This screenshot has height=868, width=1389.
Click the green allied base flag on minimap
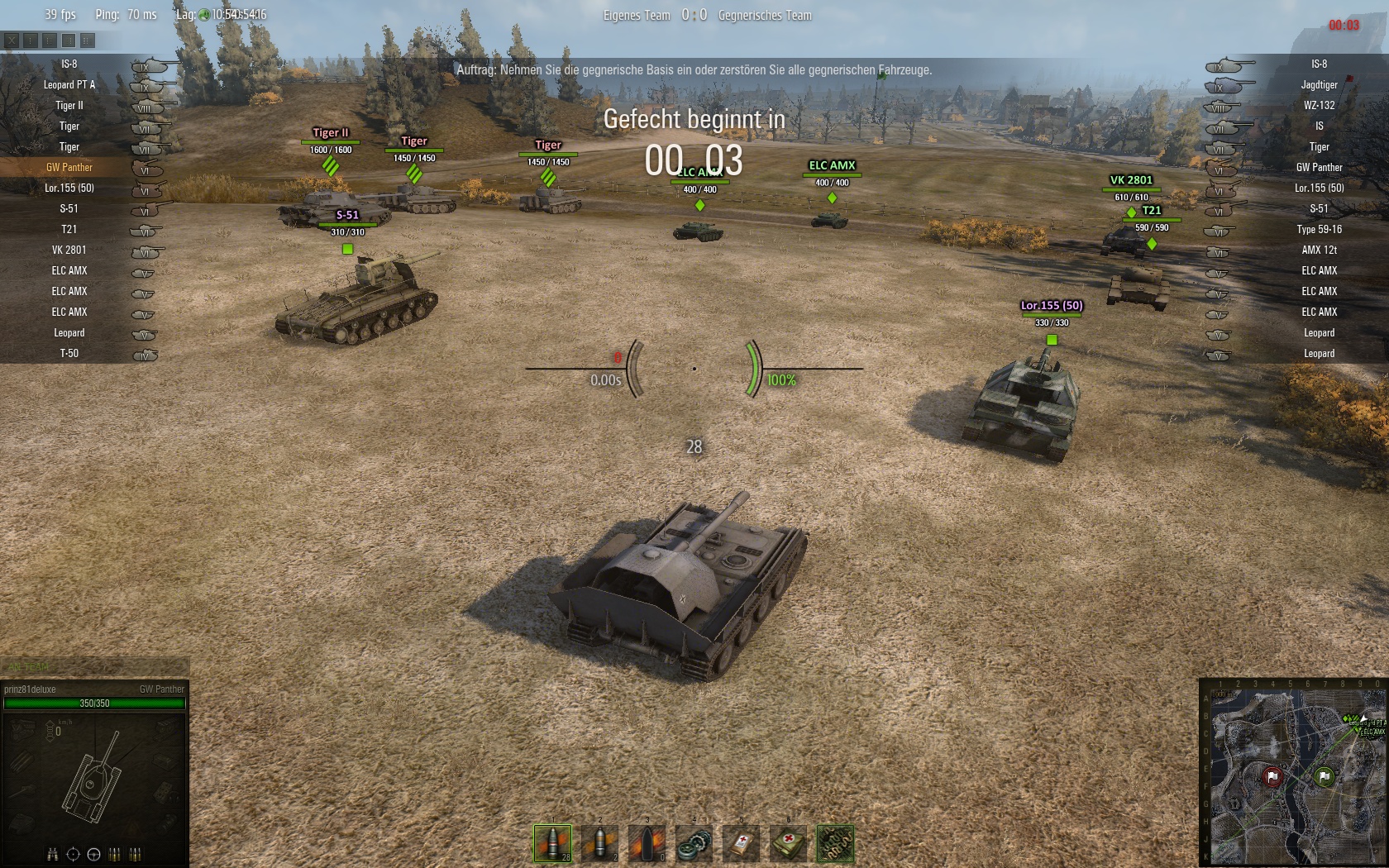1325,776
